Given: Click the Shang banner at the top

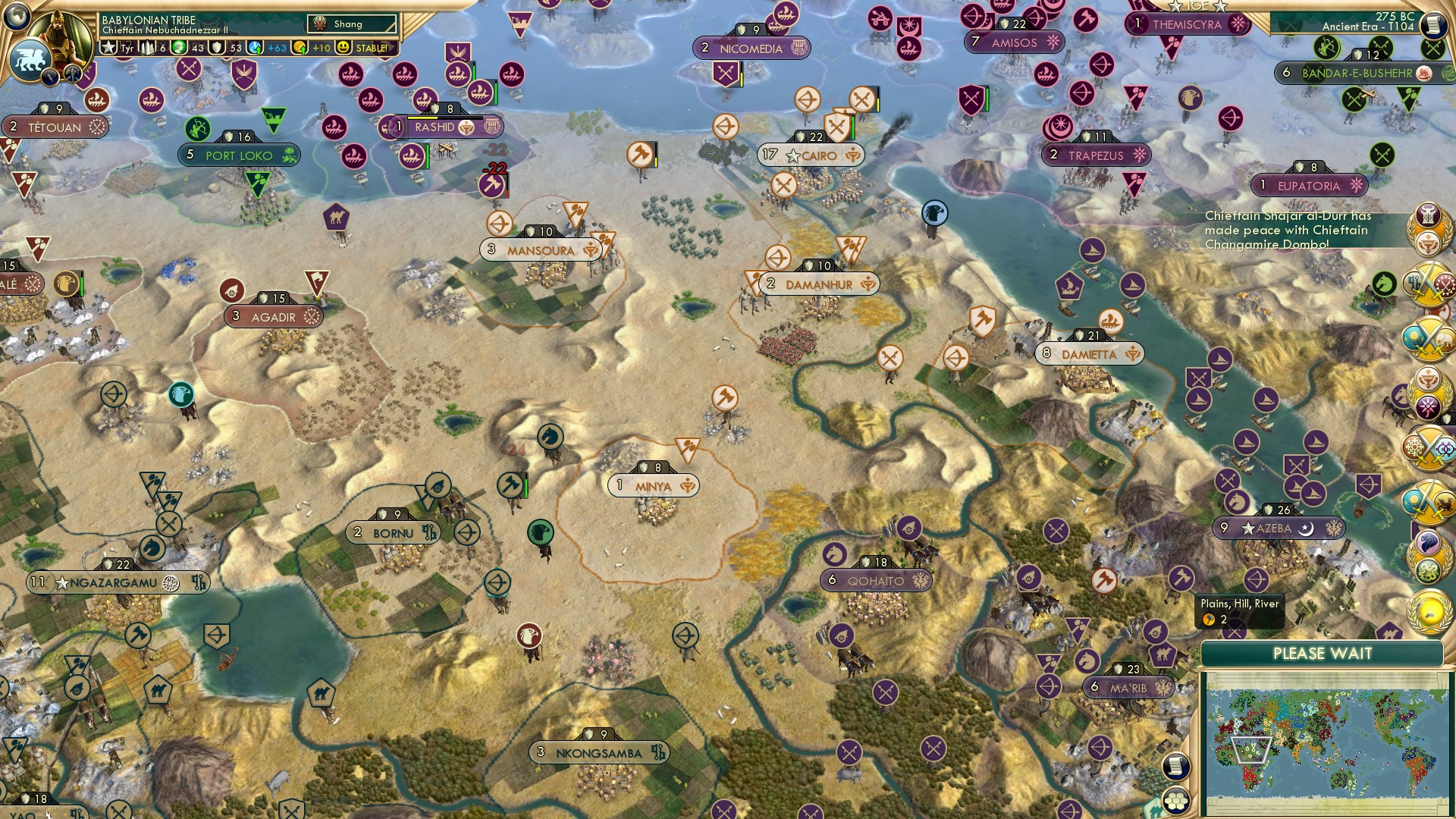Looking at the screenshot, I should pyautogui.click(x=350, y=24).
